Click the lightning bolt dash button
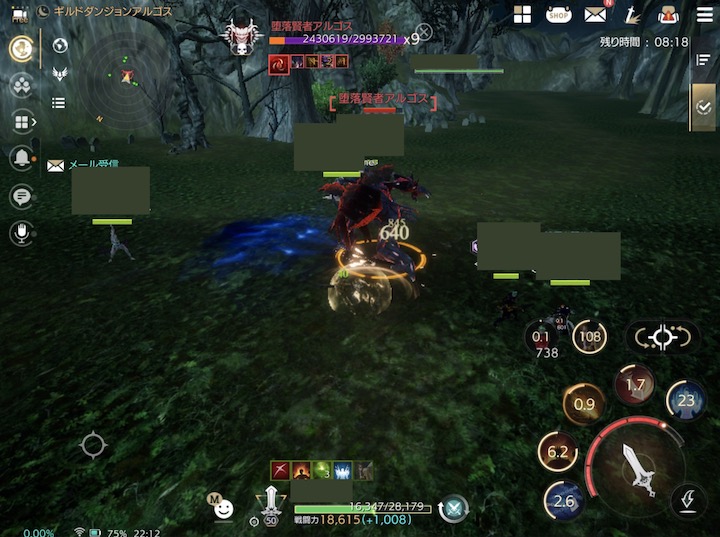Viewport: 720px width, 537px height. coord(688,499)
